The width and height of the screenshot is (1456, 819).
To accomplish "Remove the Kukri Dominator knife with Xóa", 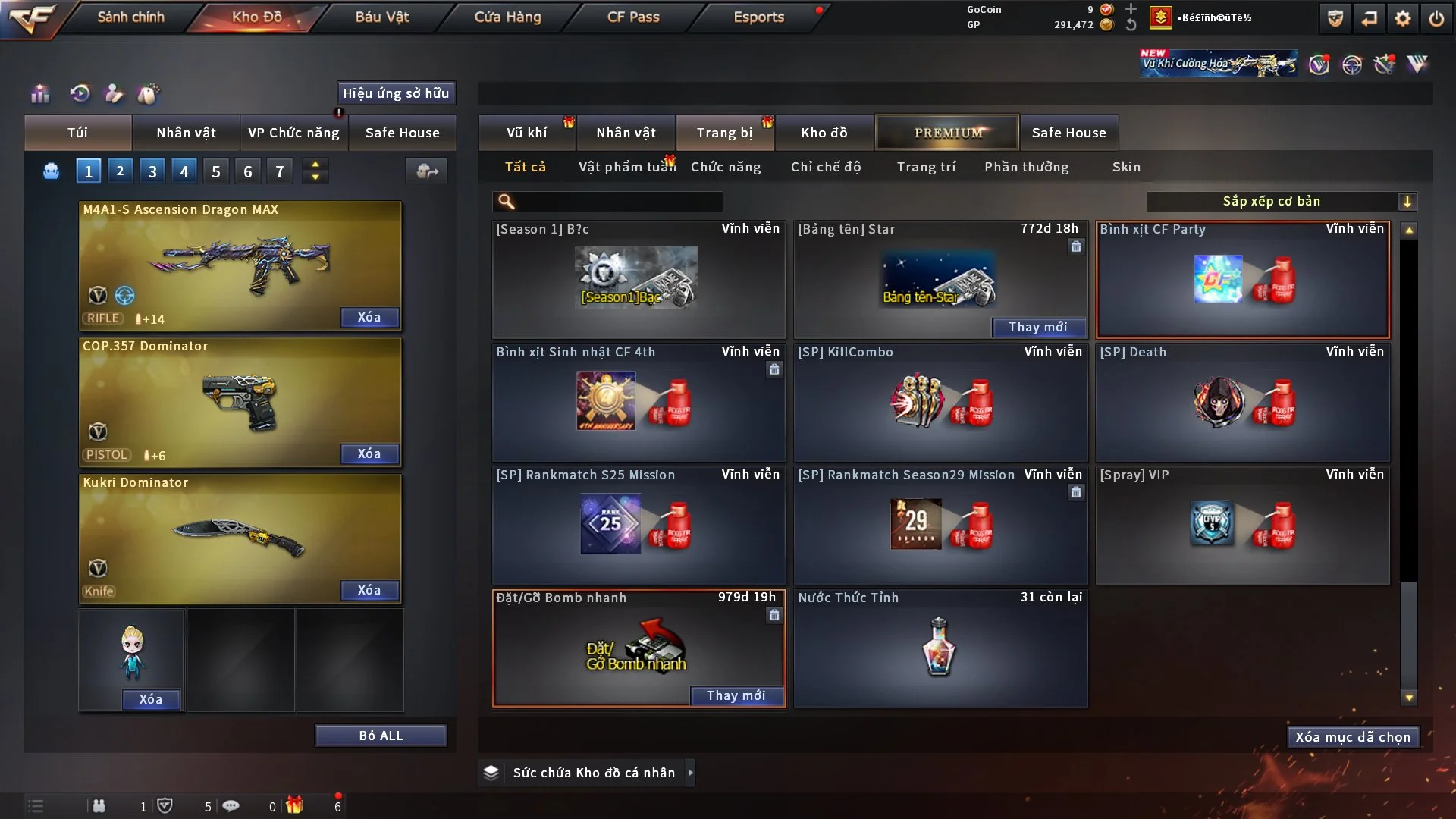I will tap(369, 590).
